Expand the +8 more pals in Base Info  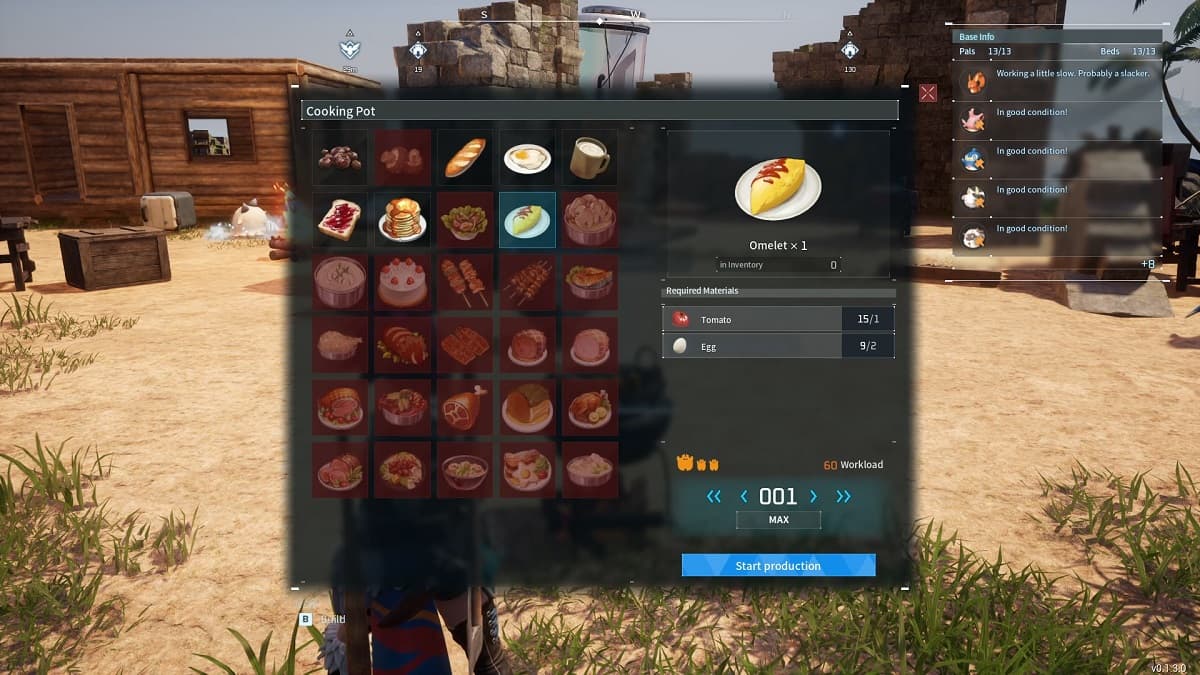pos(1148,263)
